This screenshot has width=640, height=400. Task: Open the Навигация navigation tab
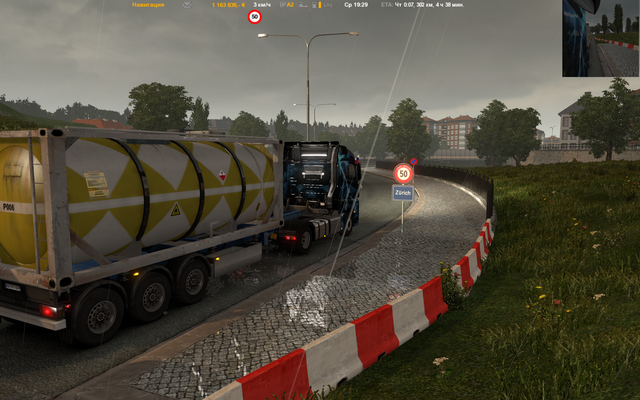148,5
